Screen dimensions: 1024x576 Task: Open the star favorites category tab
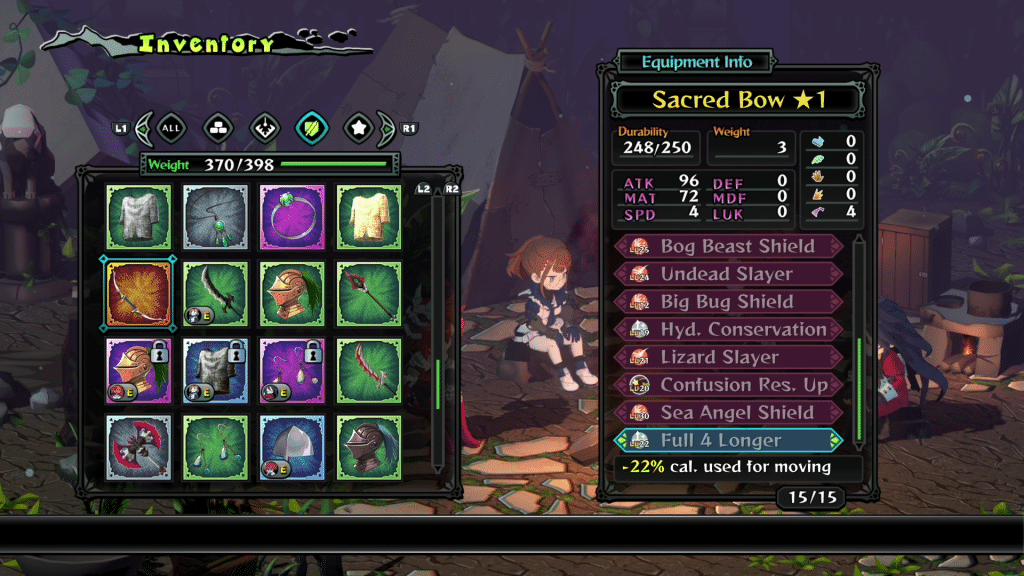pyautogui.click(x=358, y=128)
